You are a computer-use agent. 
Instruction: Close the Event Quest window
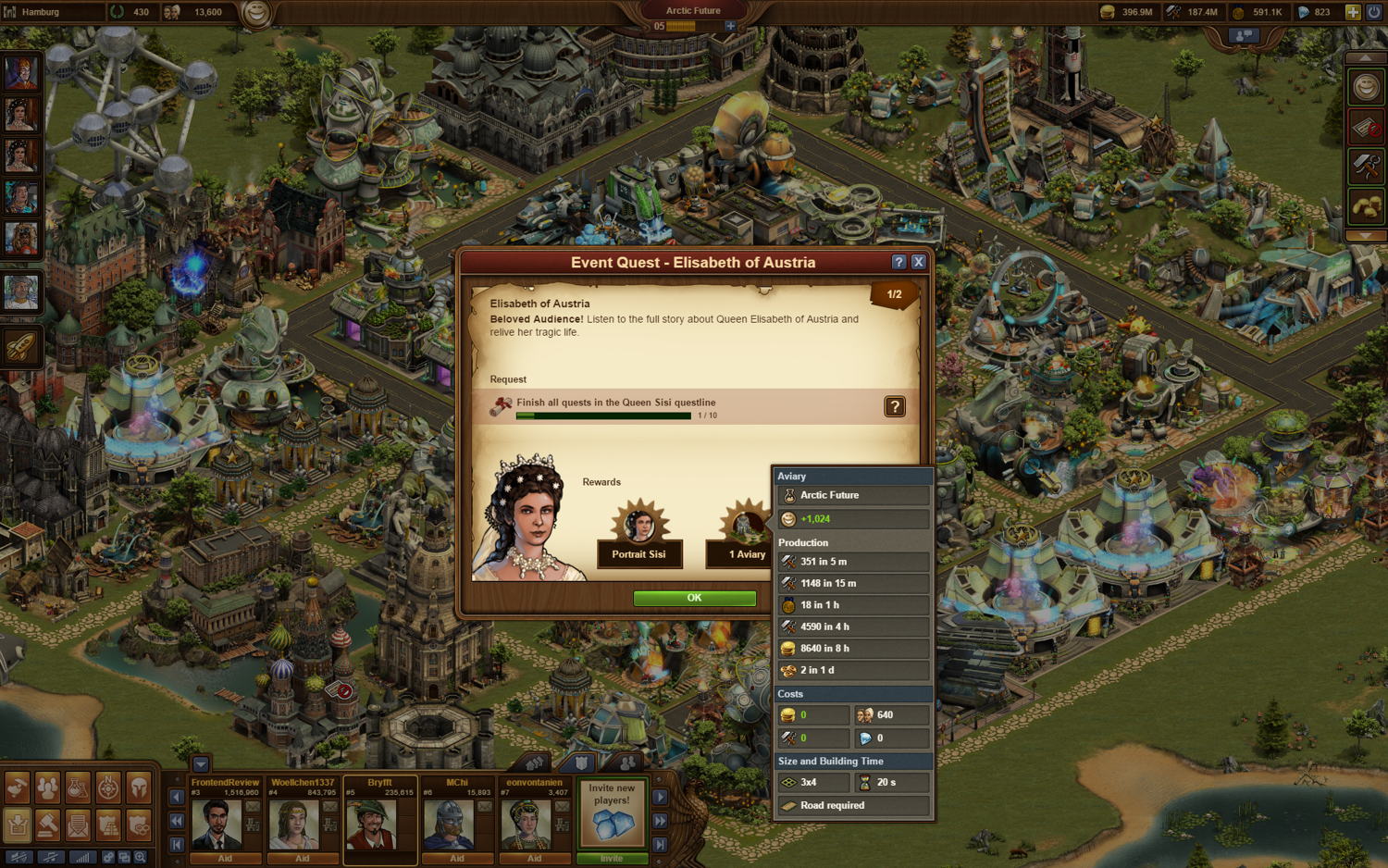point(918,262)
